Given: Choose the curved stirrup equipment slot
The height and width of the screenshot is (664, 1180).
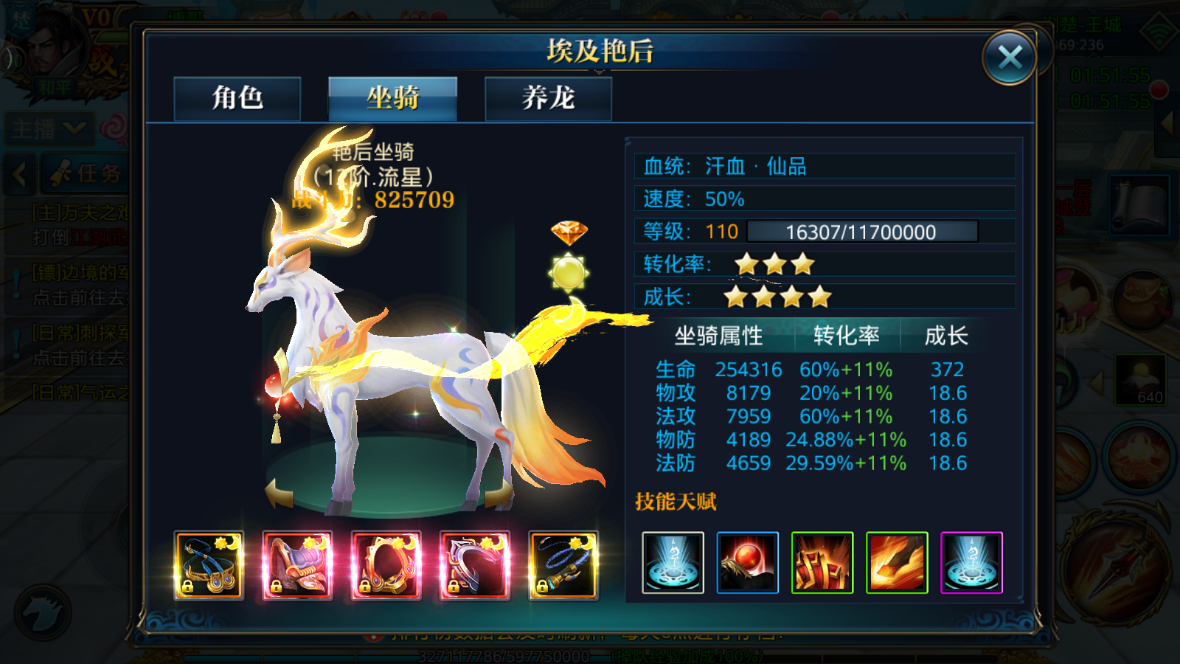Looking at the screenshot, I should click(475, 565).
